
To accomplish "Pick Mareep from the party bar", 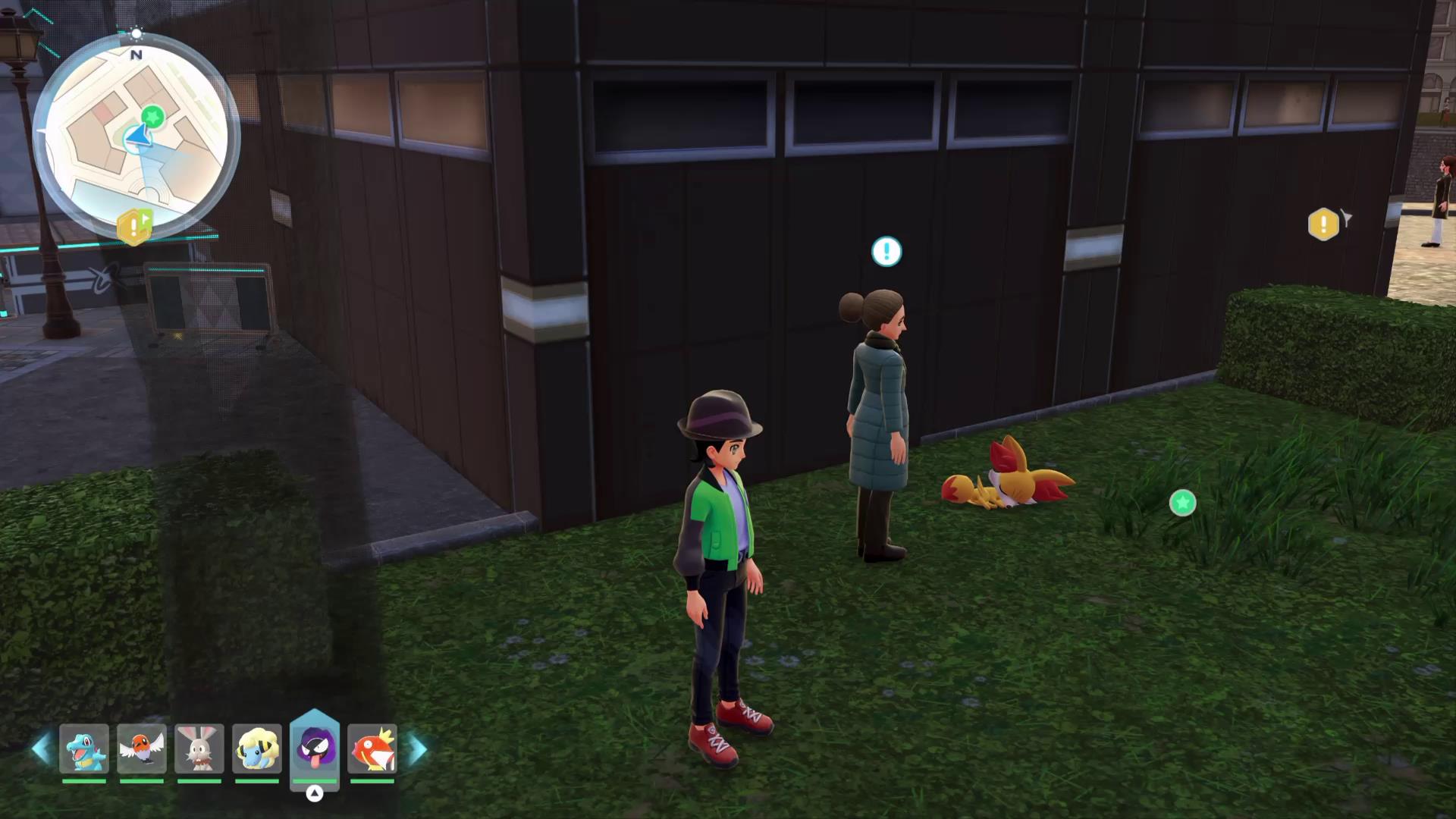I will tap(257, 748).
